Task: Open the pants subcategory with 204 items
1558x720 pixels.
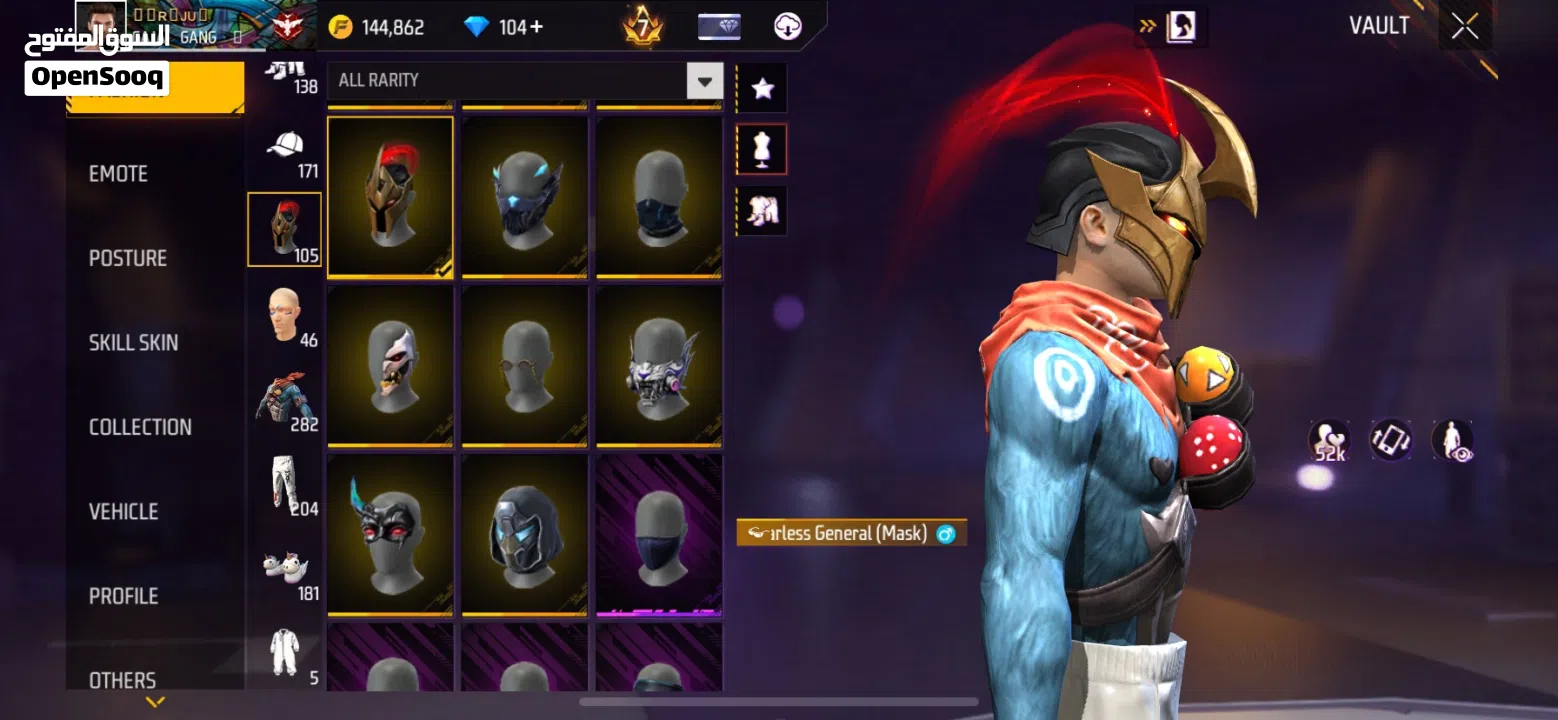Action: coord(285,488)
